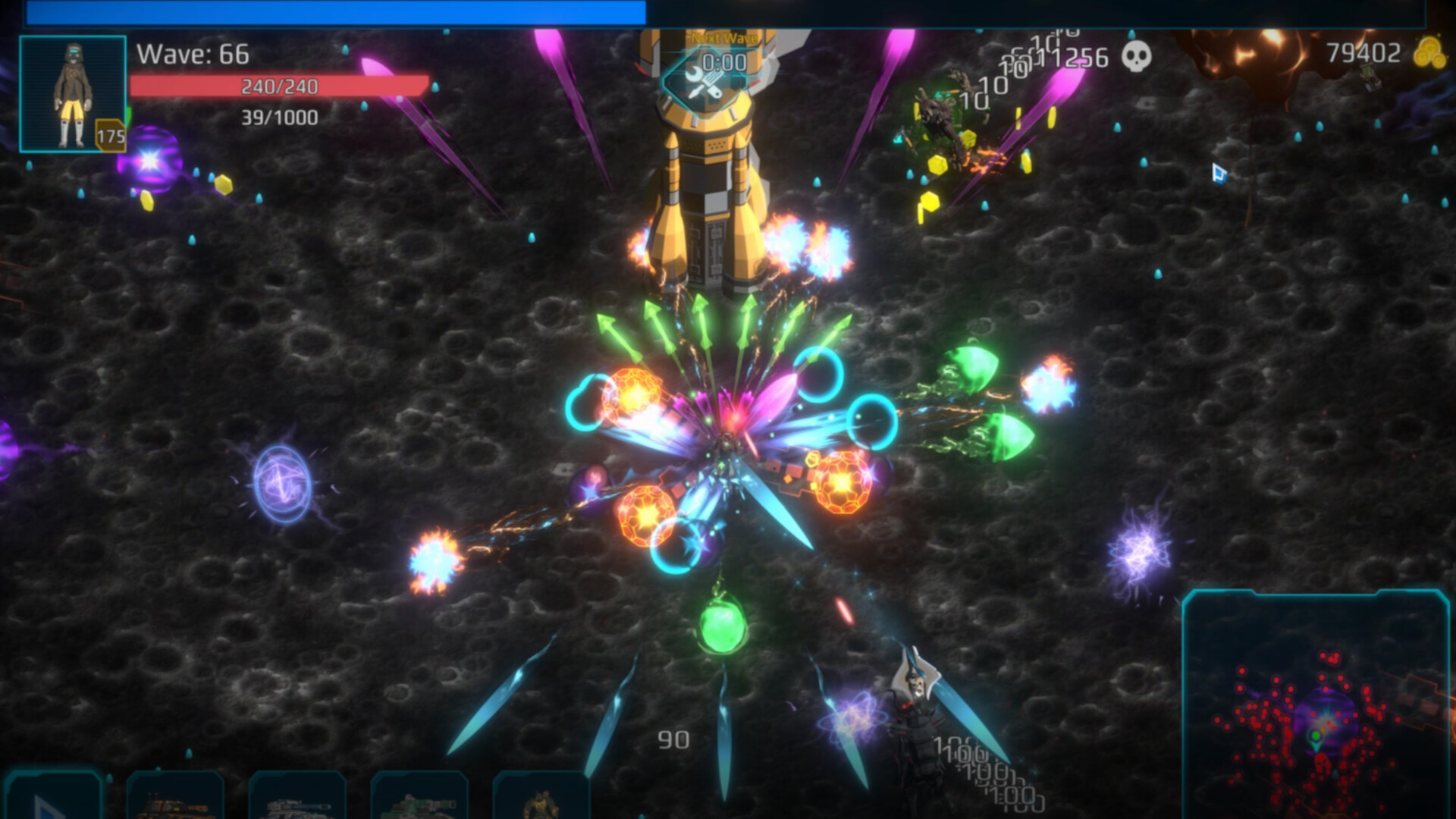Select the wrench repair icon under Next Wave timer
This screenshot has height=819, width=1456.
704,83
